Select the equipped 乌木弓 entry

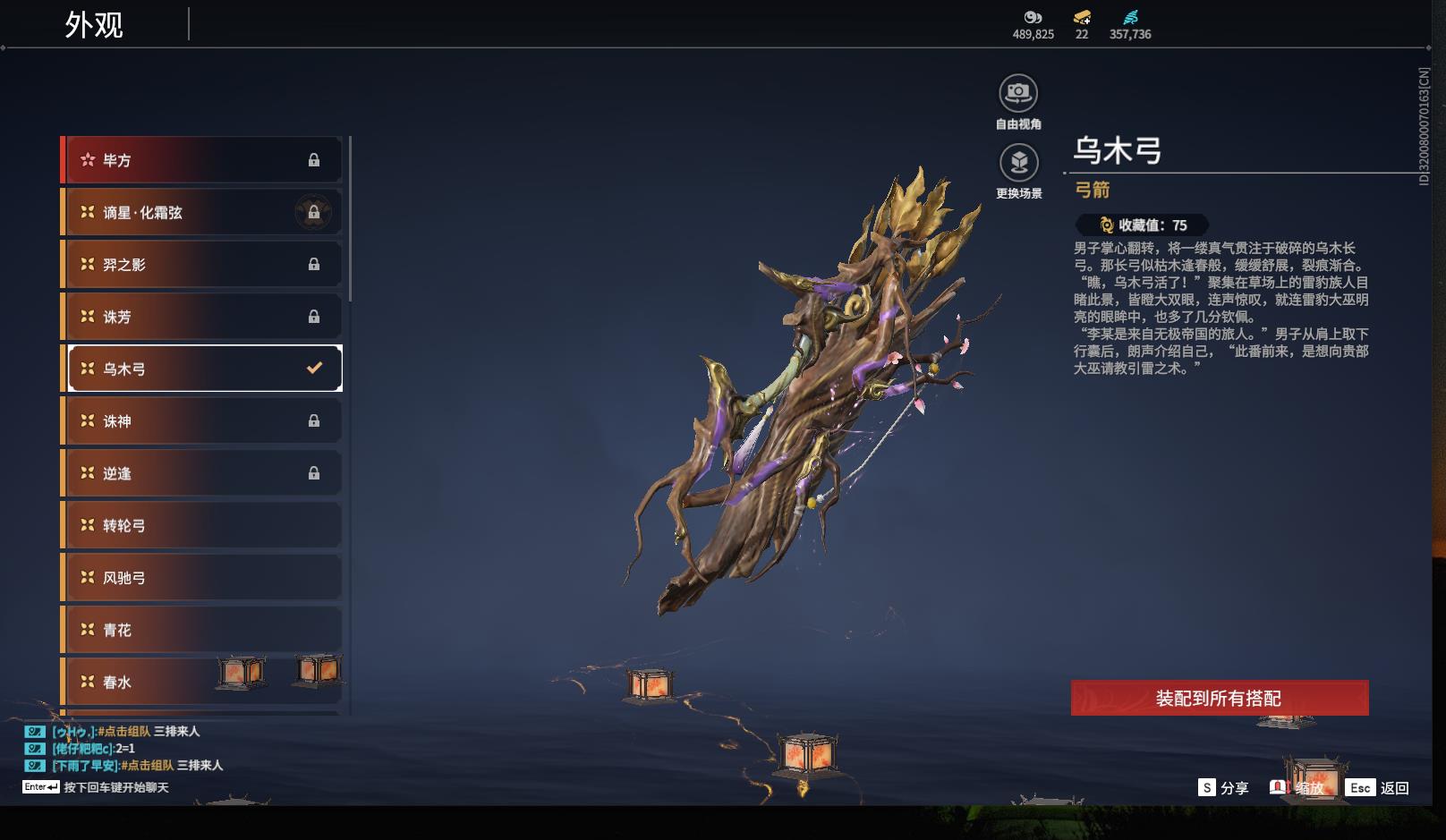(x=202, y=369)
